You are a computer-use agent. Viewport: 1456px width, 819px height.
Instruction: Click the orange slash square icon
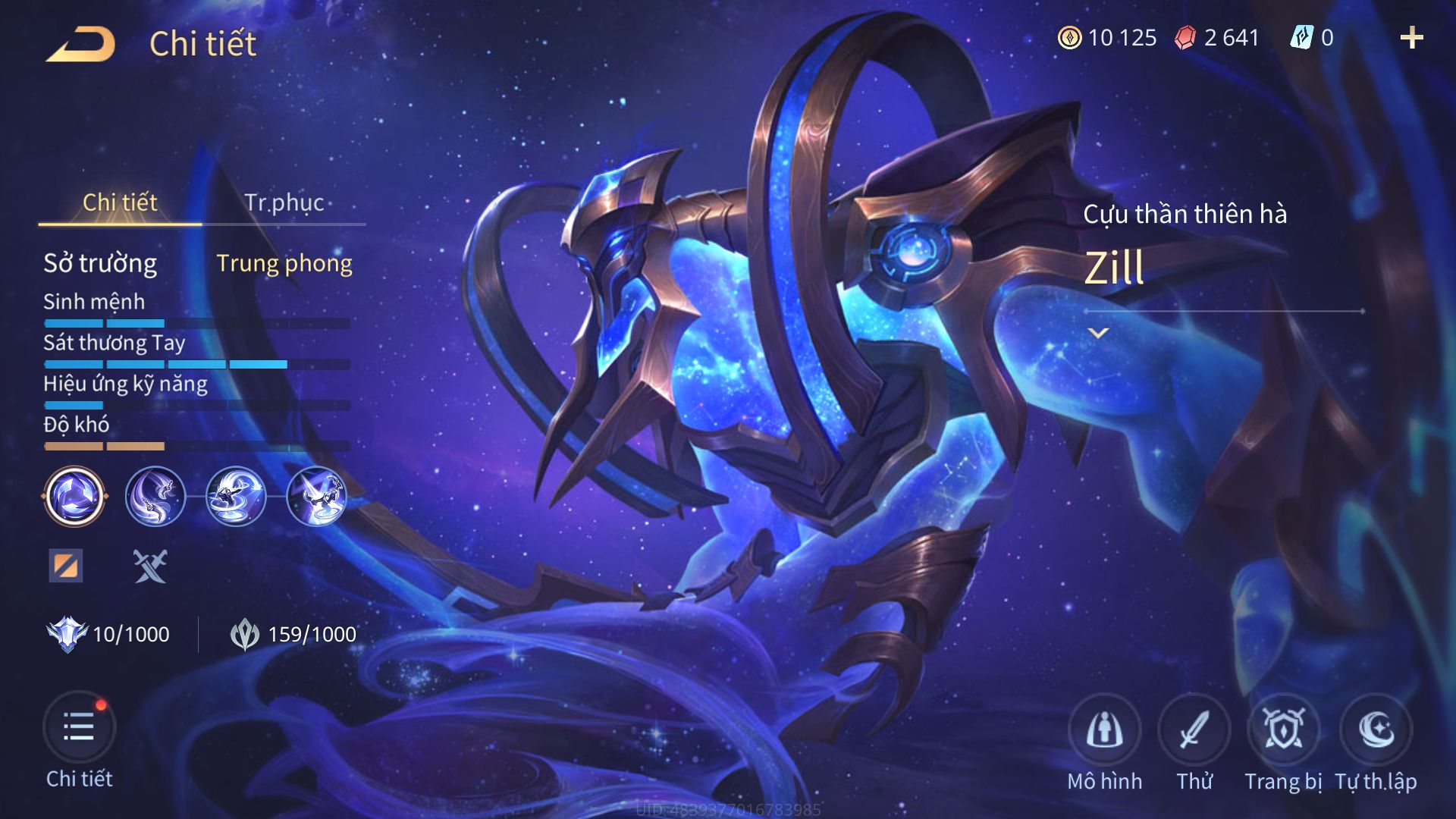pos(66,566)
